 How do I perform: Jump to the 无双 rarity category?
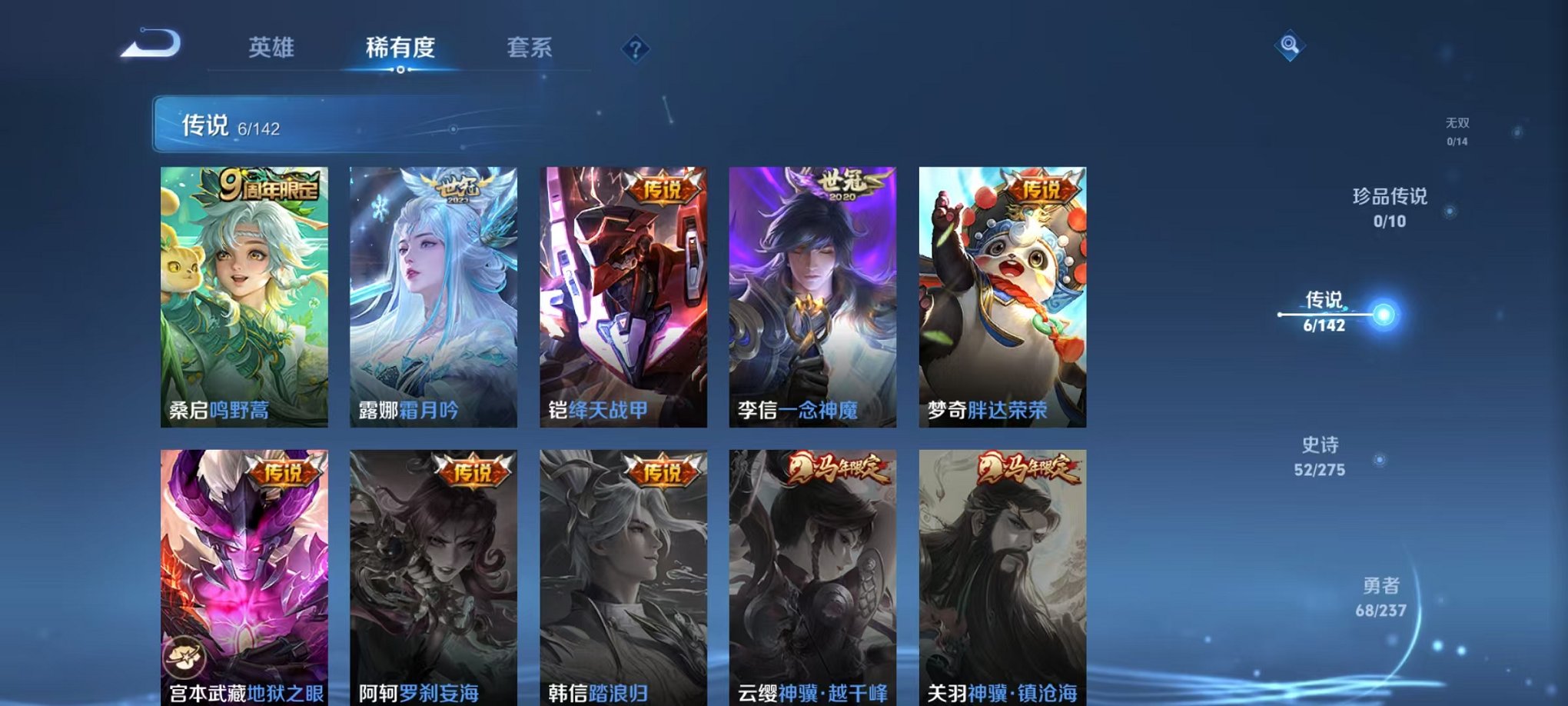[1457, 129]
